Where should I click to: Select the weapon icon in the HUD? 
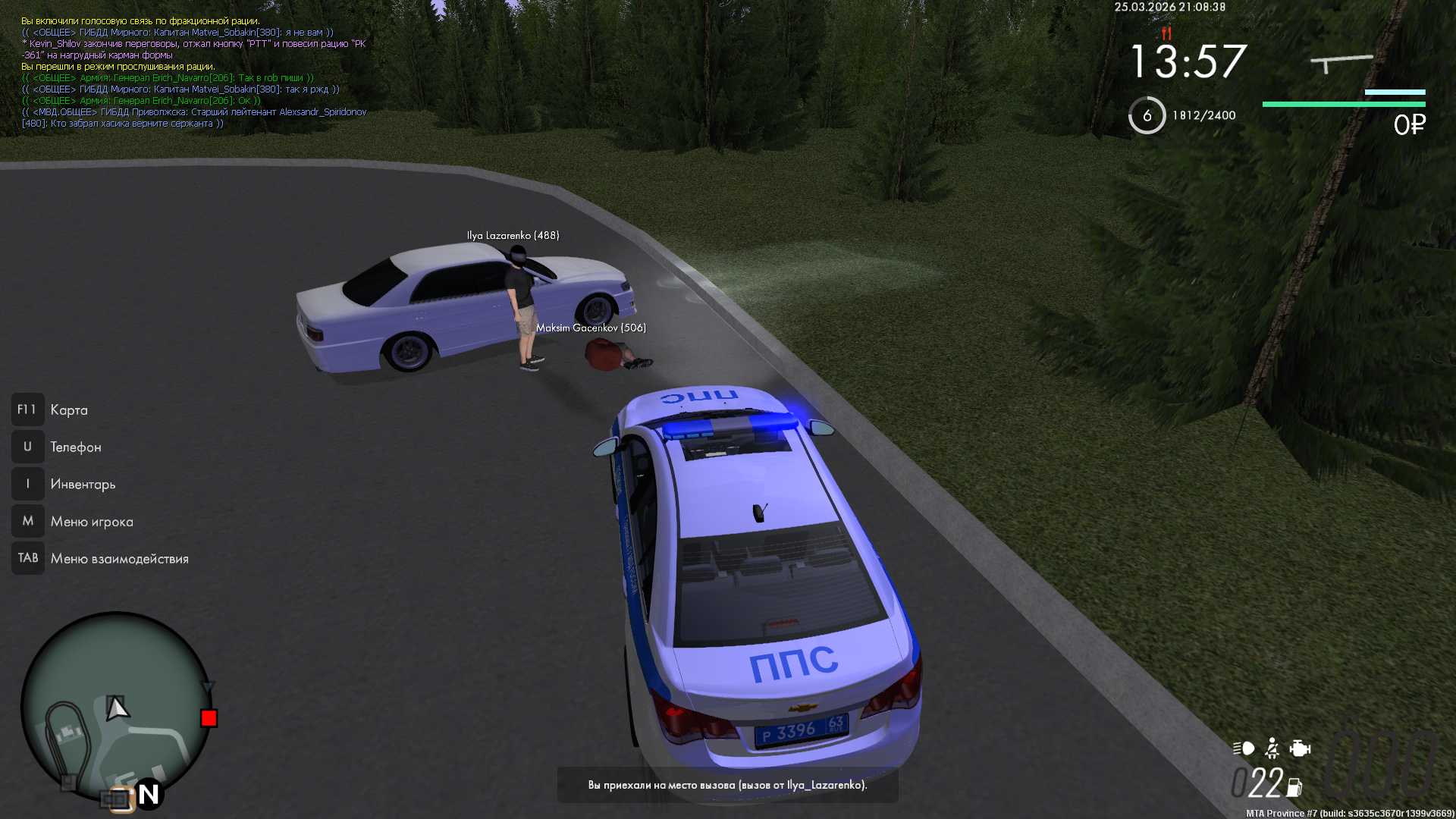(1341, 63)
